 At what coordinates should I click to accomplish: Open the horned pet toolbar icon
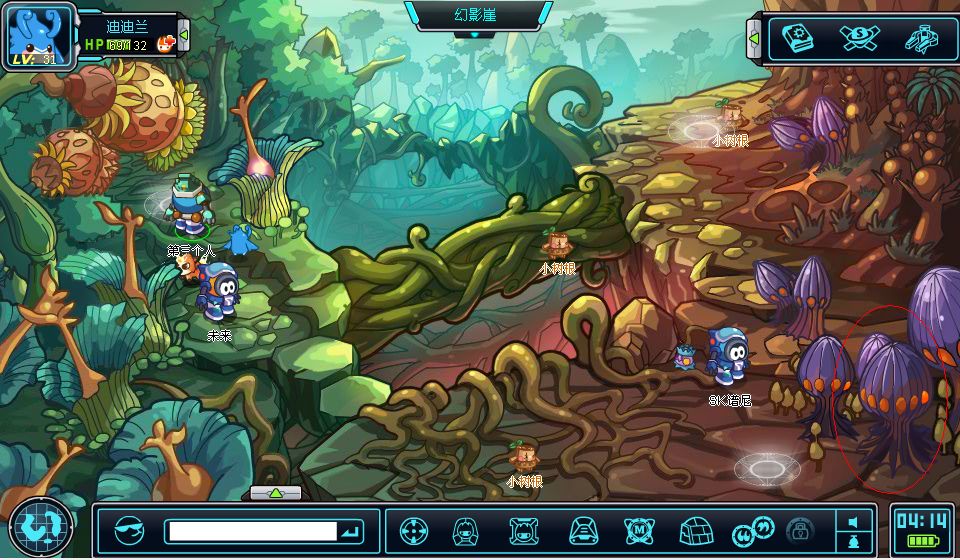pos(523,531)
